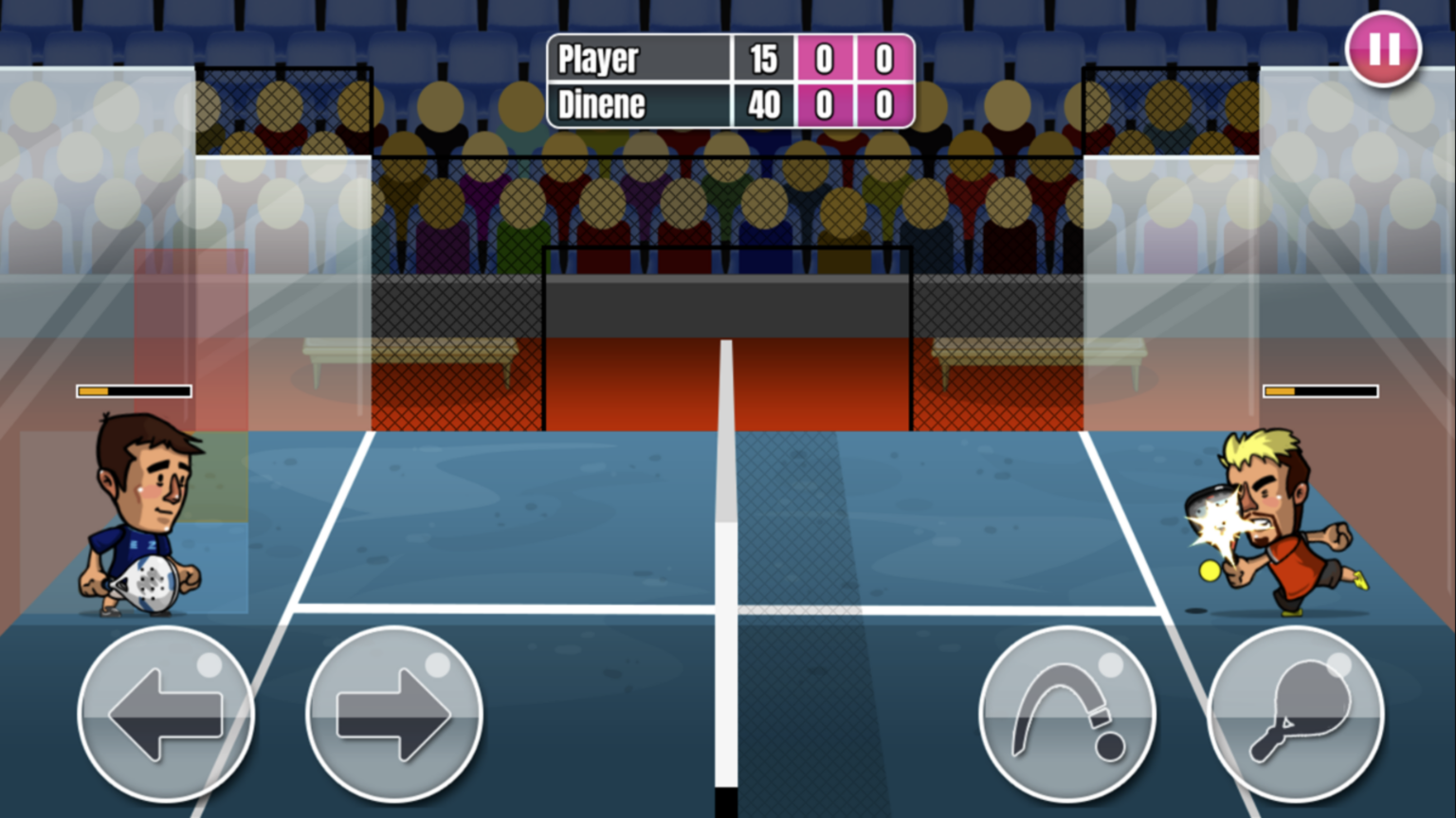The image size is (1456, 818).
Task: Select the Dinene scoreboard row
Action: click(x=637, y=105)
